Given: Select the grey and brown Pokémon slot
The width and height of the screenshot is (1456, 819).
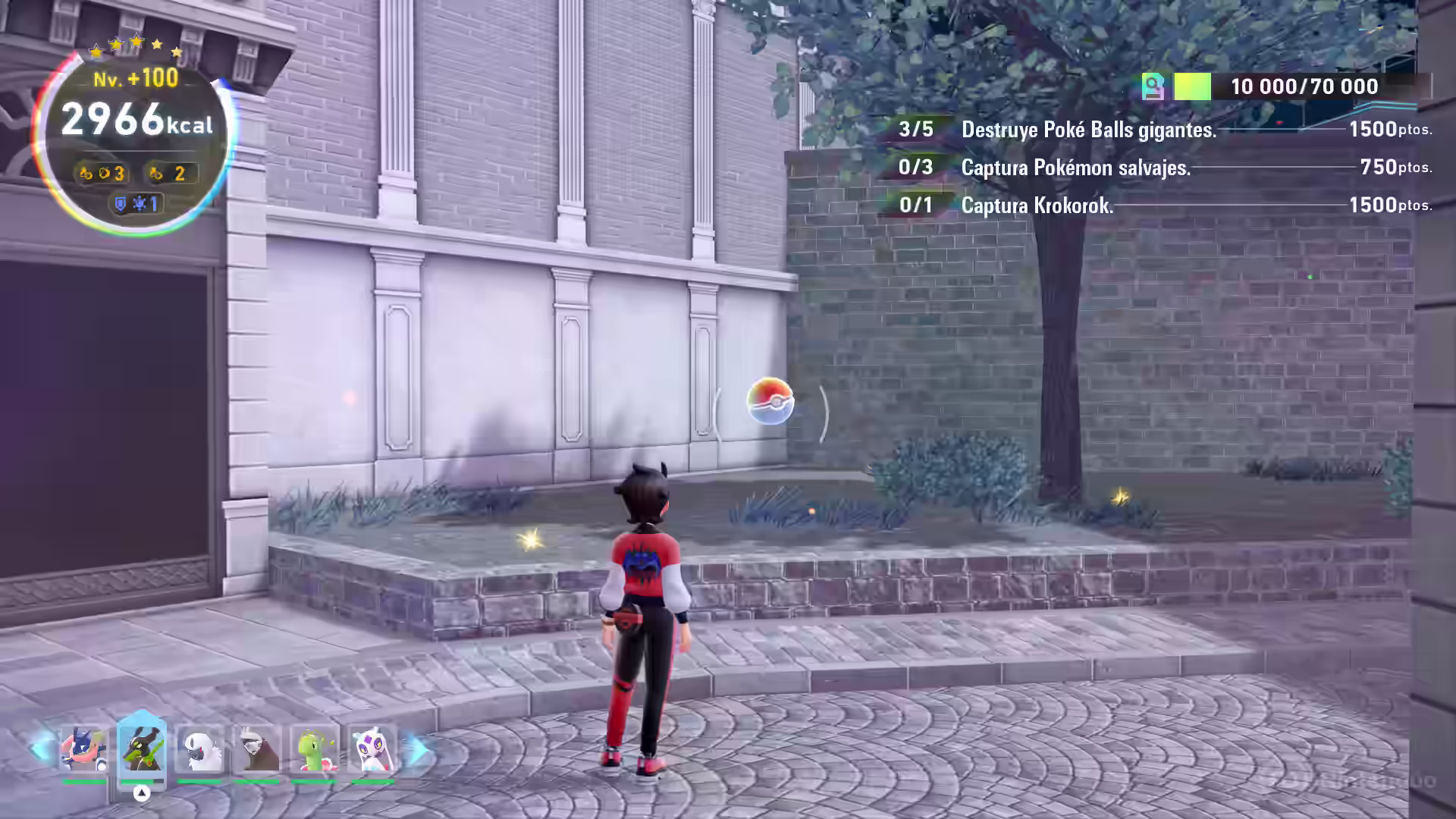Looking at the screenshot, I should point(256,749).
